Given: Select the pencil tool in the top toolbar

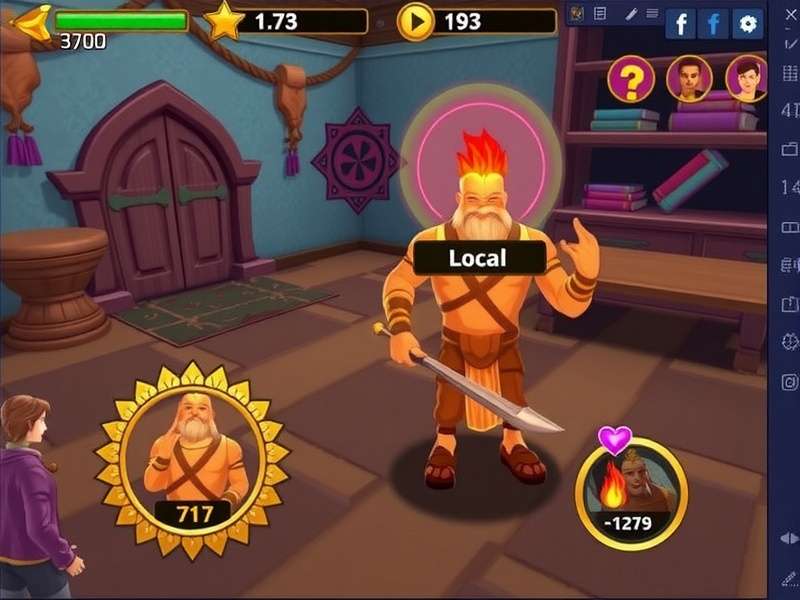Looking at the screenshot, I should (x=631, y=13).
